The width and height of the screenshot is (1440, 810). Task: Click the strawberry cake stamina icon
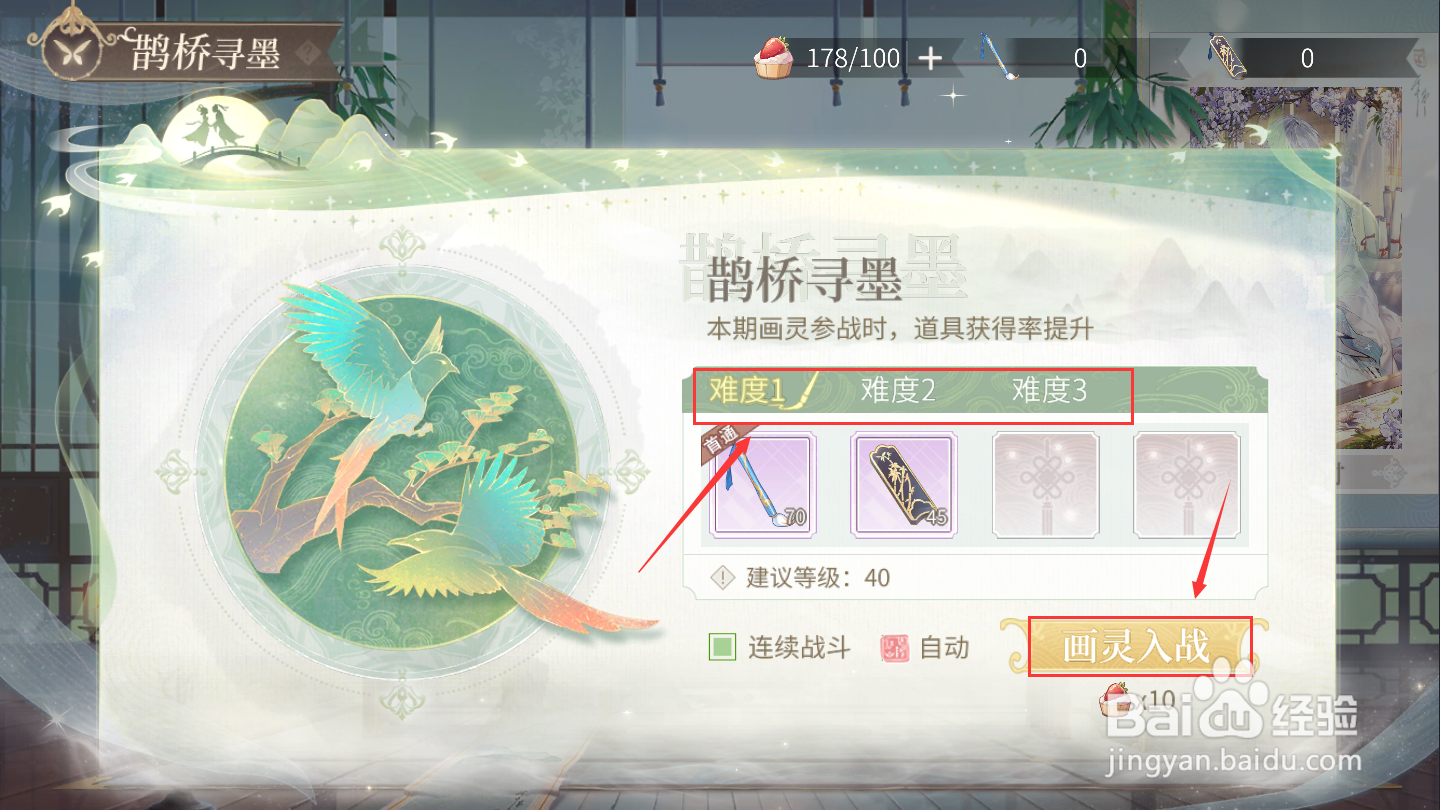coord(775,58)
